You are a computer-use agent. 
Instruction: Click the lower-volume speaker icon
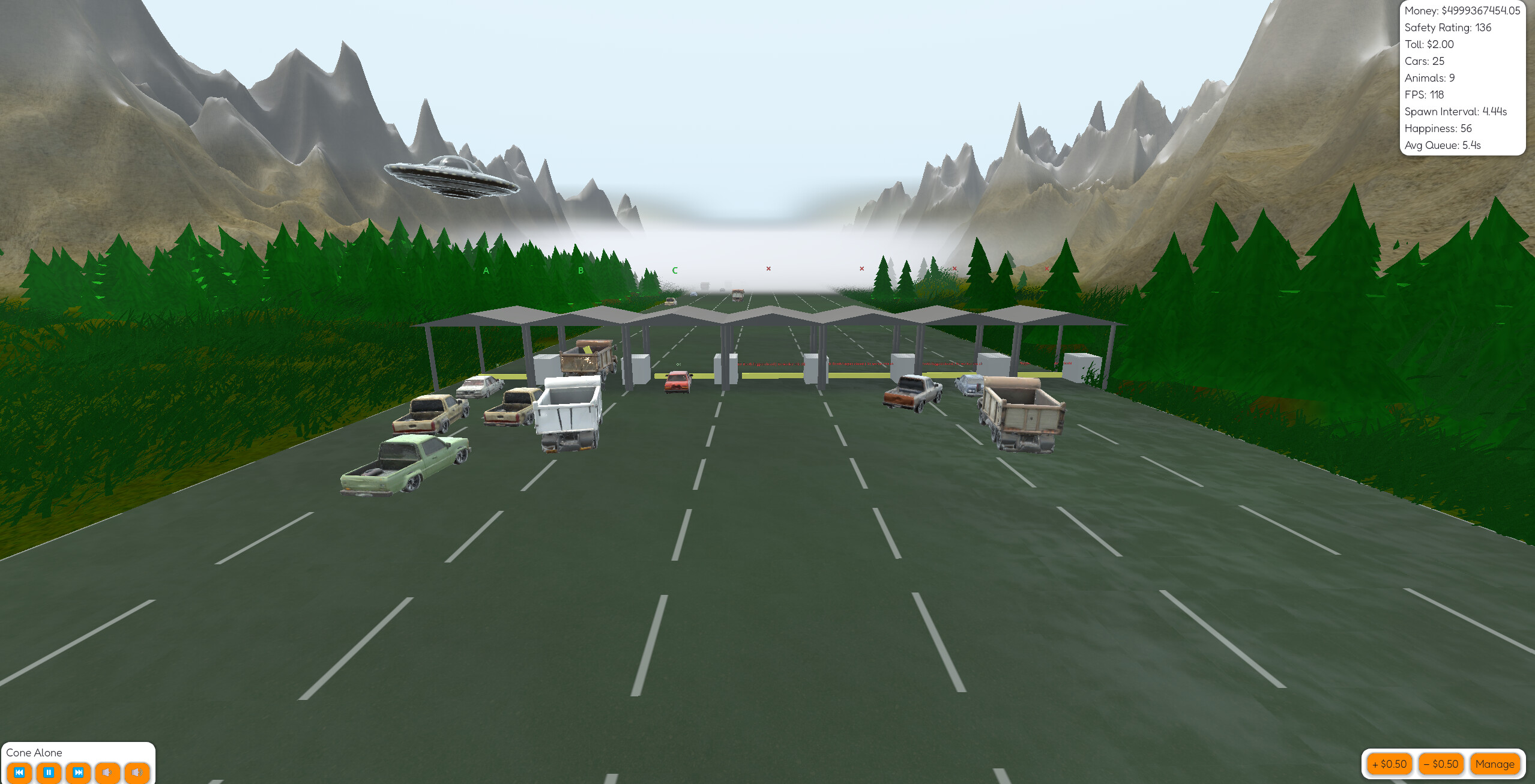(x=107, y=773)
